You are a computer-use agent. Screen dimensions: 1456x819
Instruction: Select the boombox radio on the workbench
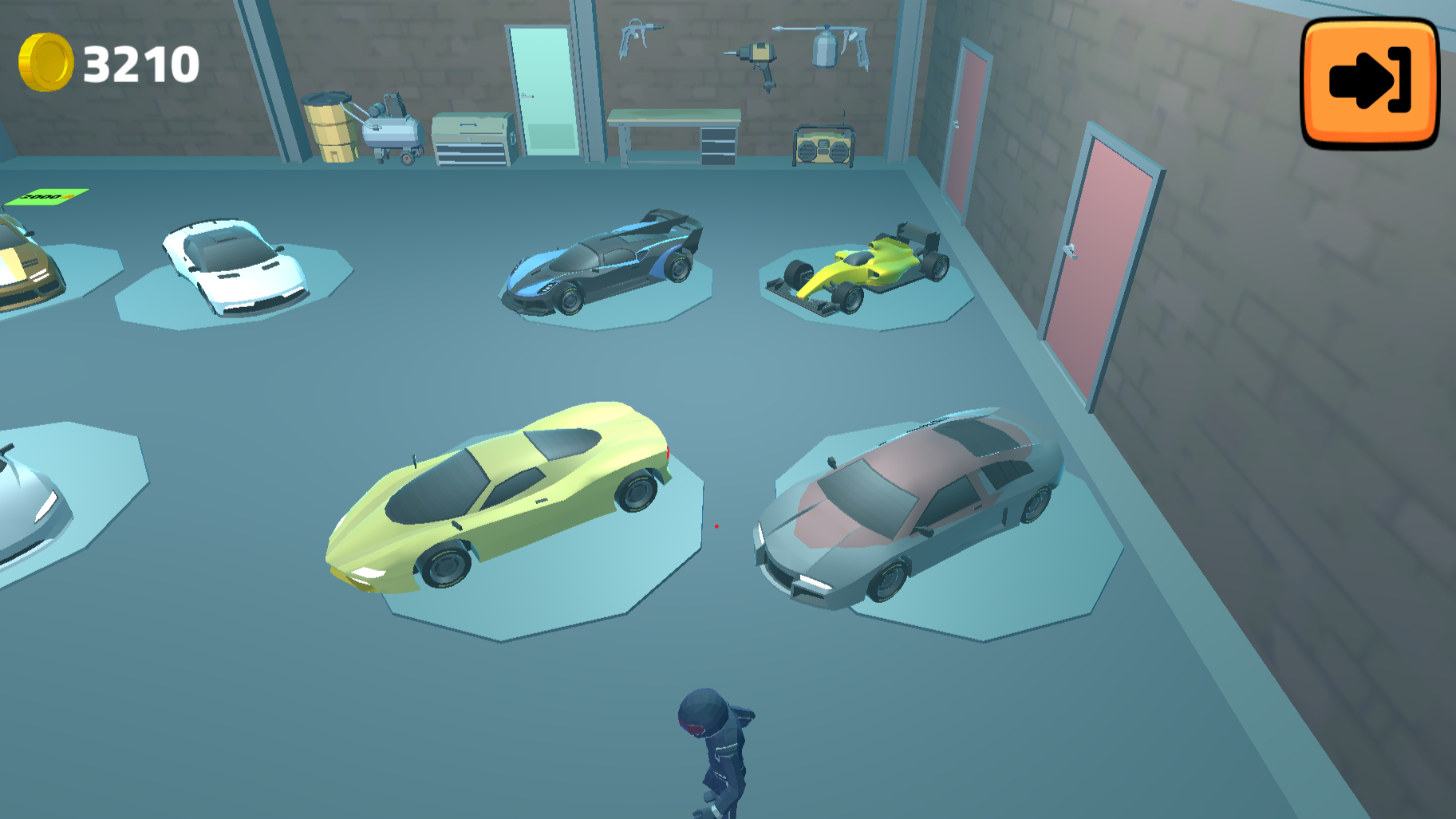pyautogui.click(x=822, y=148)
